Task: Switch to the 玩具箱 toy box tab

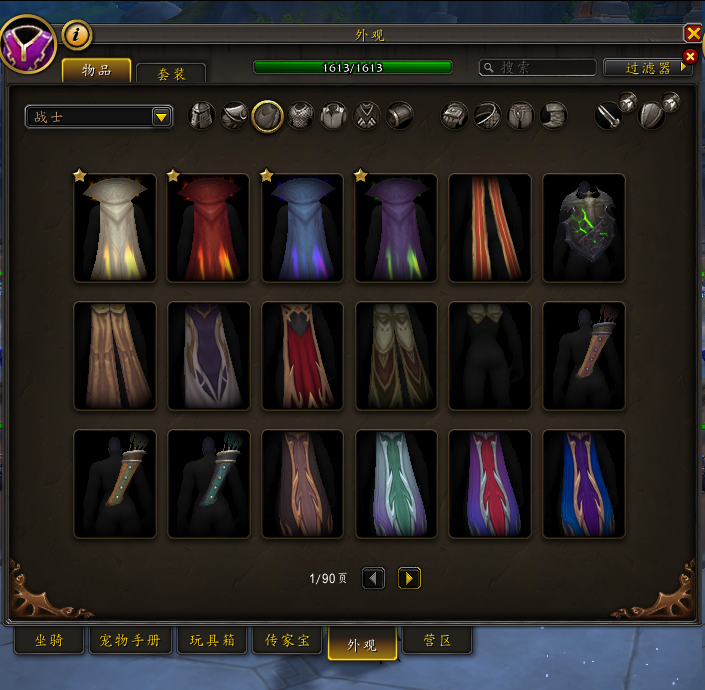Action: click(x=213, y=641)
